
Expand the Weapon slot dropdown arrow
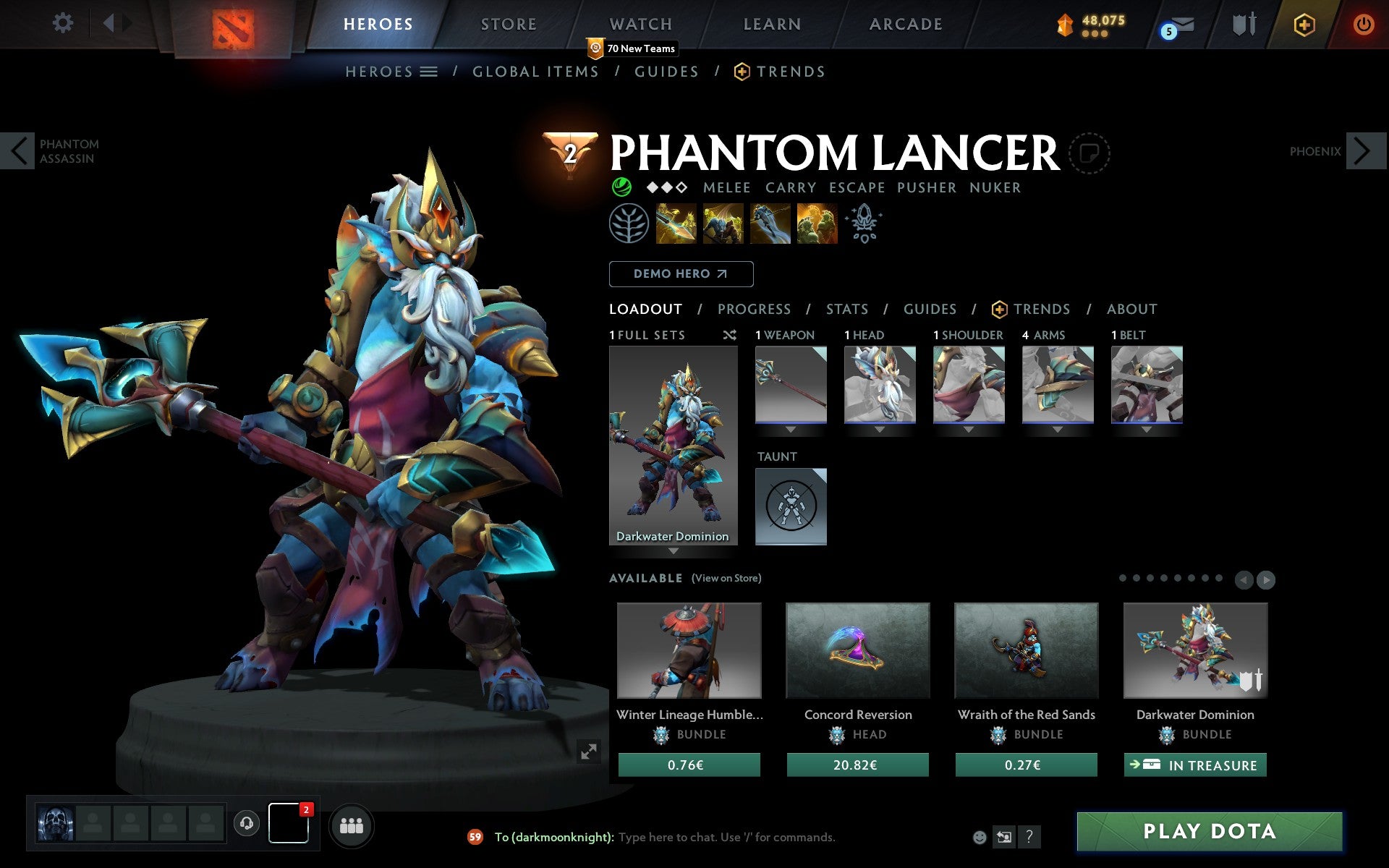tap(791, 428)
